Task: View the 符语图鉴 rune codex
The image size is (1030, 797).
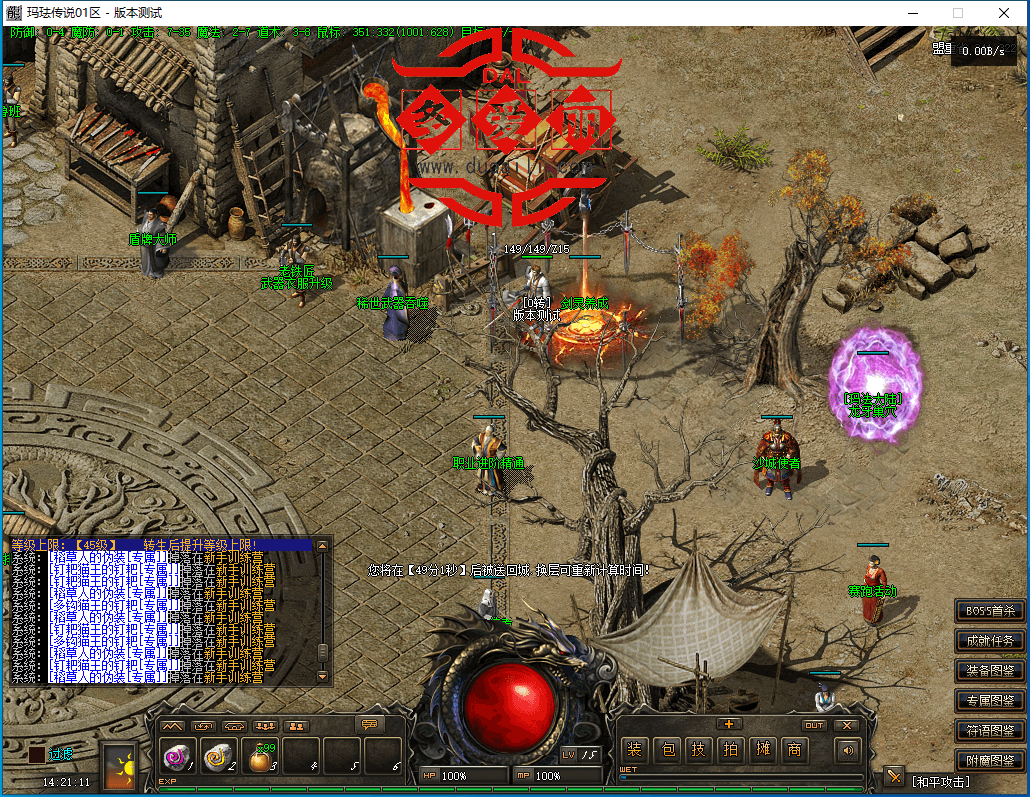Action: coord(989,729)
